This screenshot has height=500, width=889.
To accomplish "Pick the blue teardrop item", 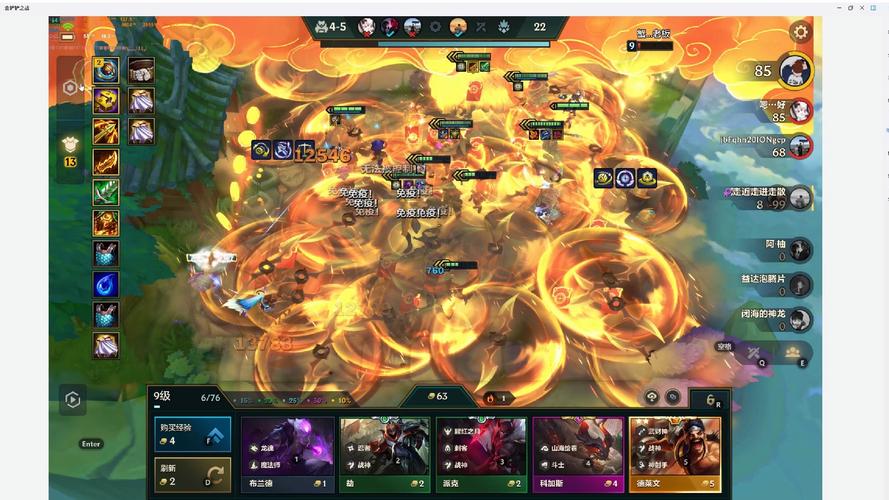I will pos(106,284).
